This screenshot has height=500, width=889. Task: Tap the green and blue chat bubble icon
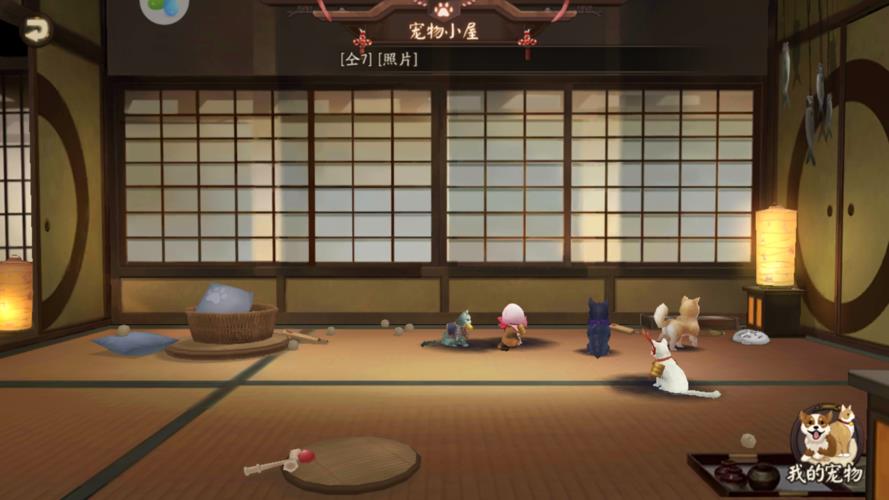163,9
